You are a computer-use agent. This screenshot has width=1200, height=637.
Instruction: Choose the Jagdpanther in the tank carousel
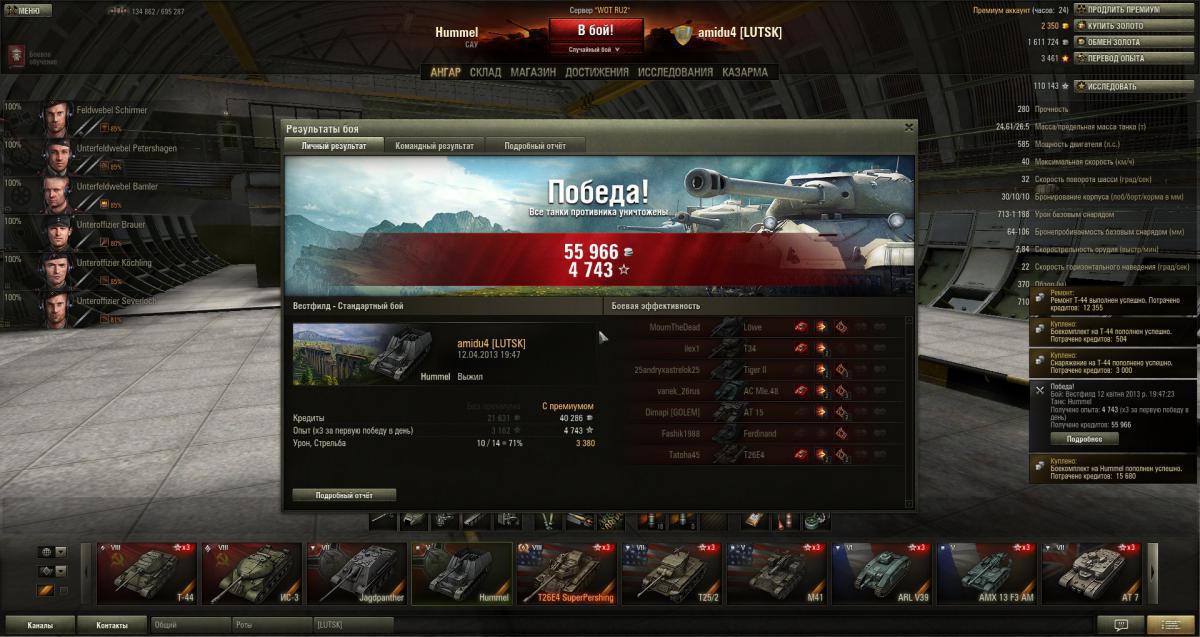point(357,573)
